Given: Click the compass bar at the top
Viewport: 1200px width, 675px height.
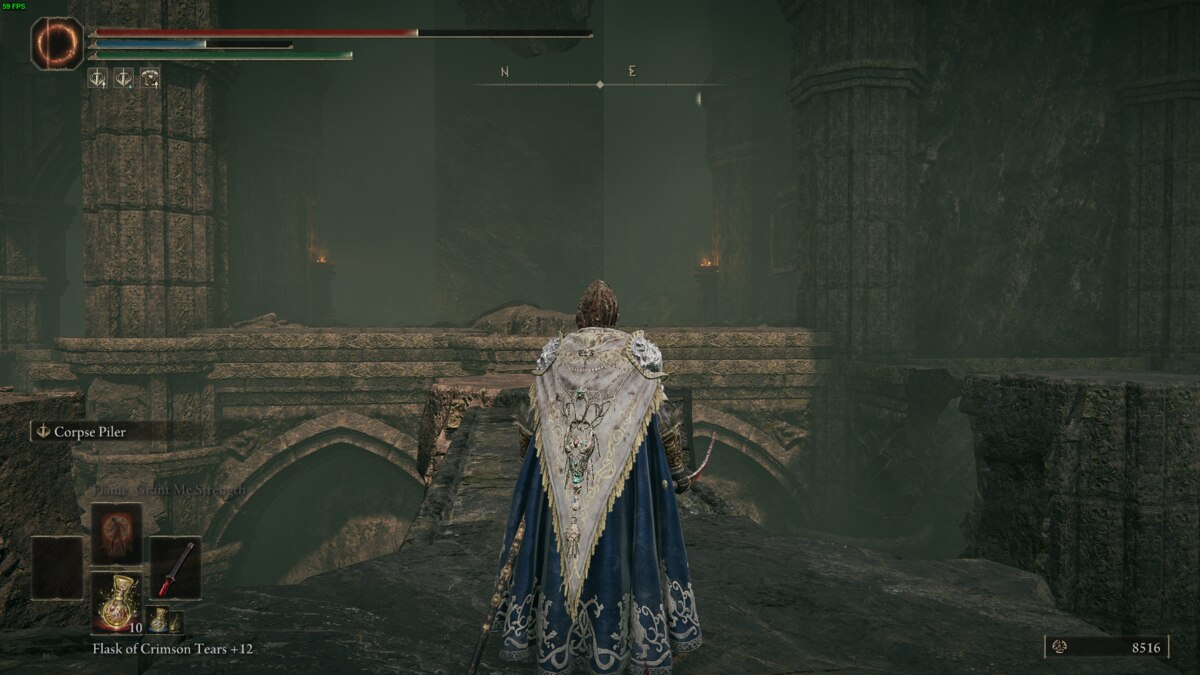Looking at the screenshot, I should 600,84.
